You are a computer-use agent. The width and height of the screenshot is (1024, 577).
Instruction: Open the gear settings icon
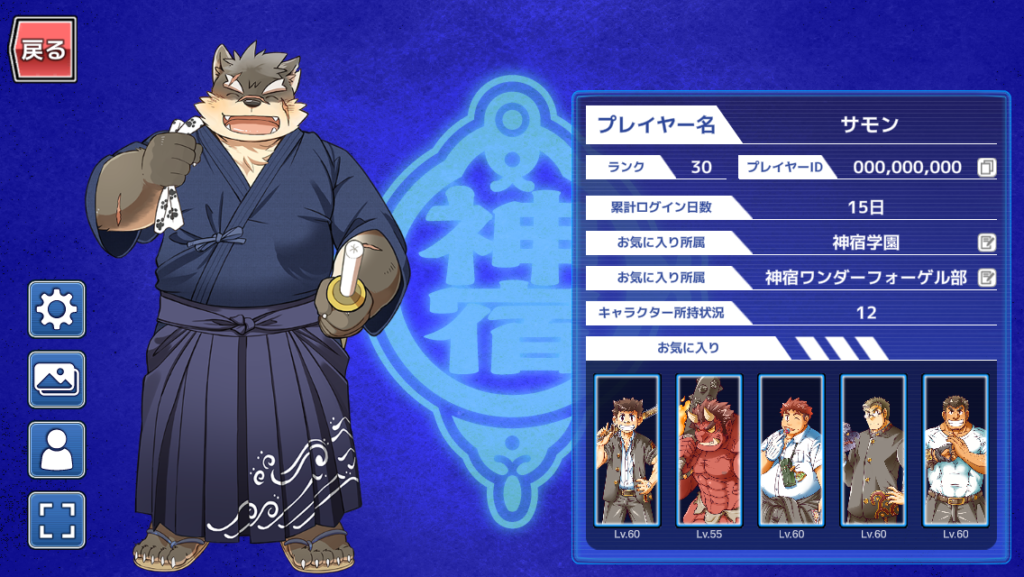click(57, 310)
